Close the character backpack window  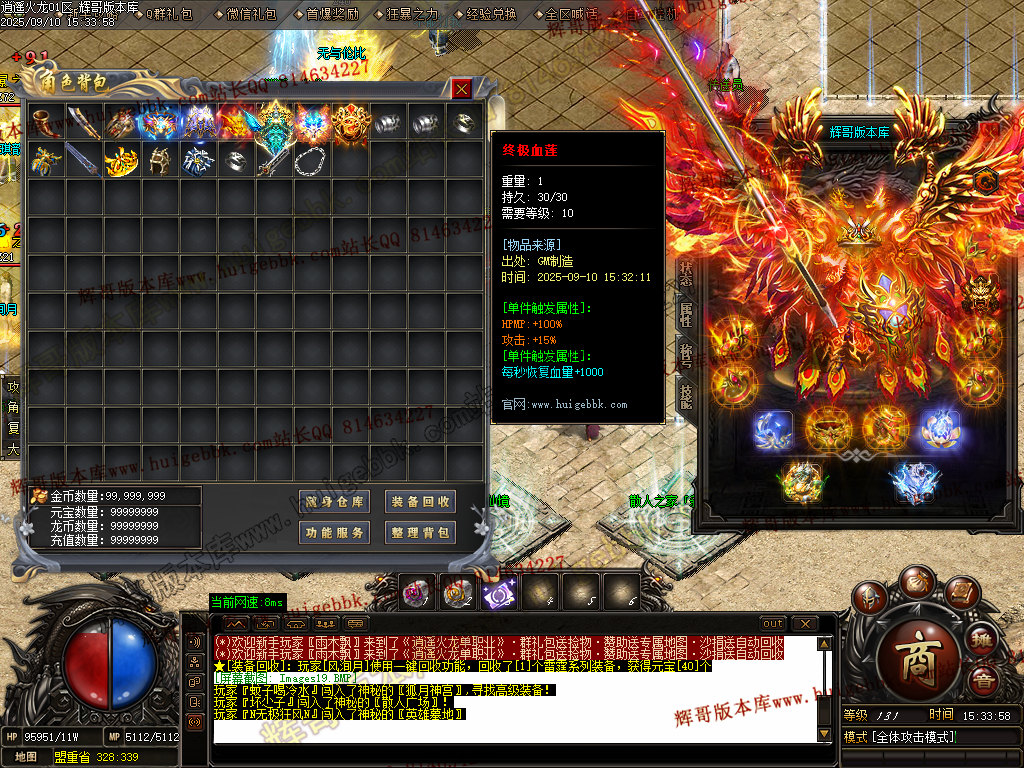click(461, 89)
